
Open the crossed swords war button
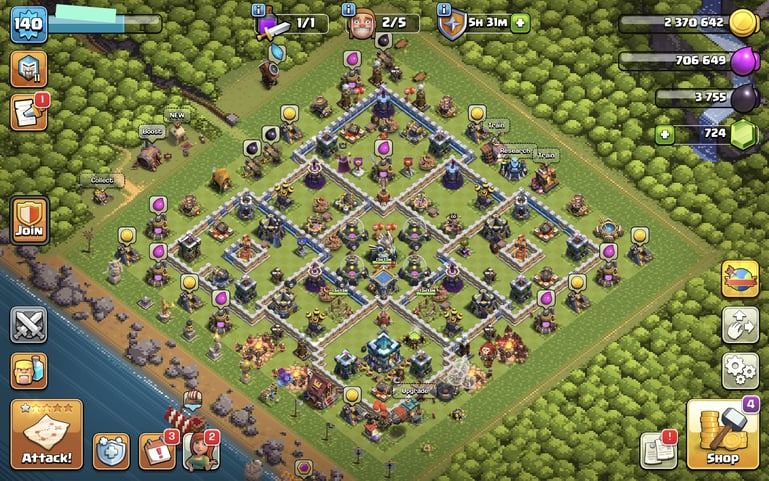pos(29,324)
